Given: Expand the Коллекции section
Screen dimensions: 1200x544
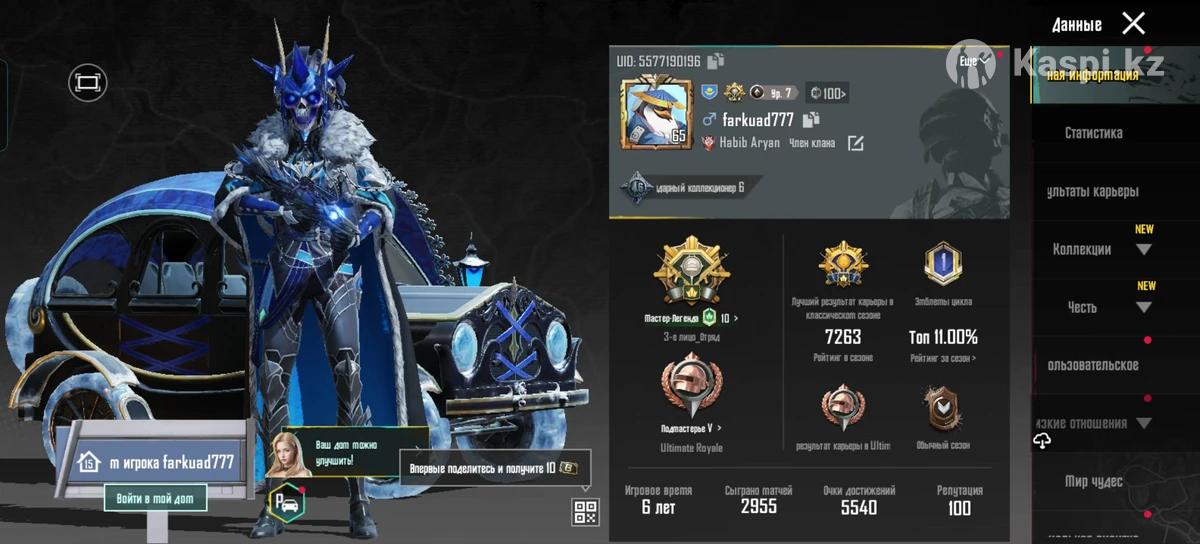Looking at the screenshot, I should (1143, 249).
